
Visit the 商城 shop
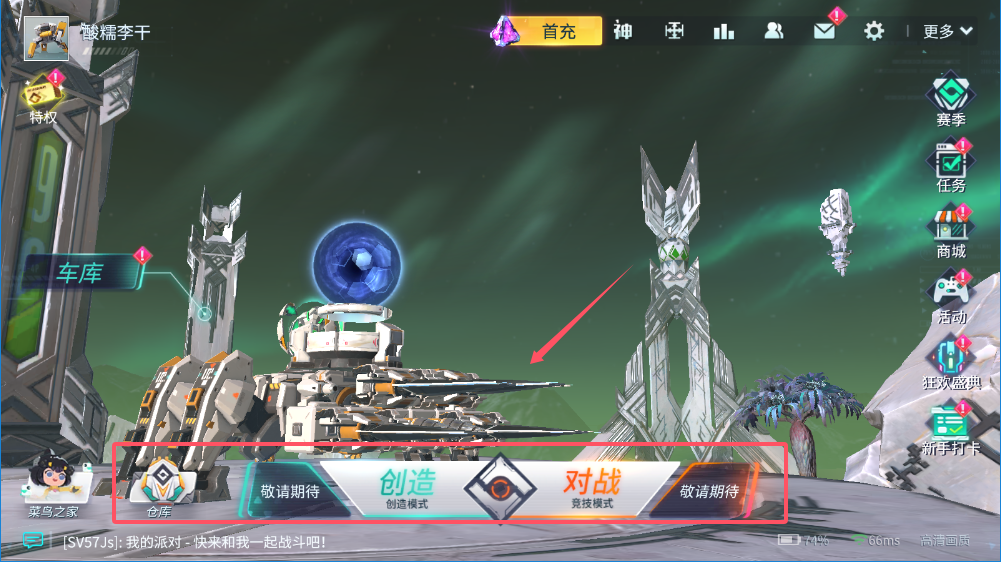pos(951,232)
